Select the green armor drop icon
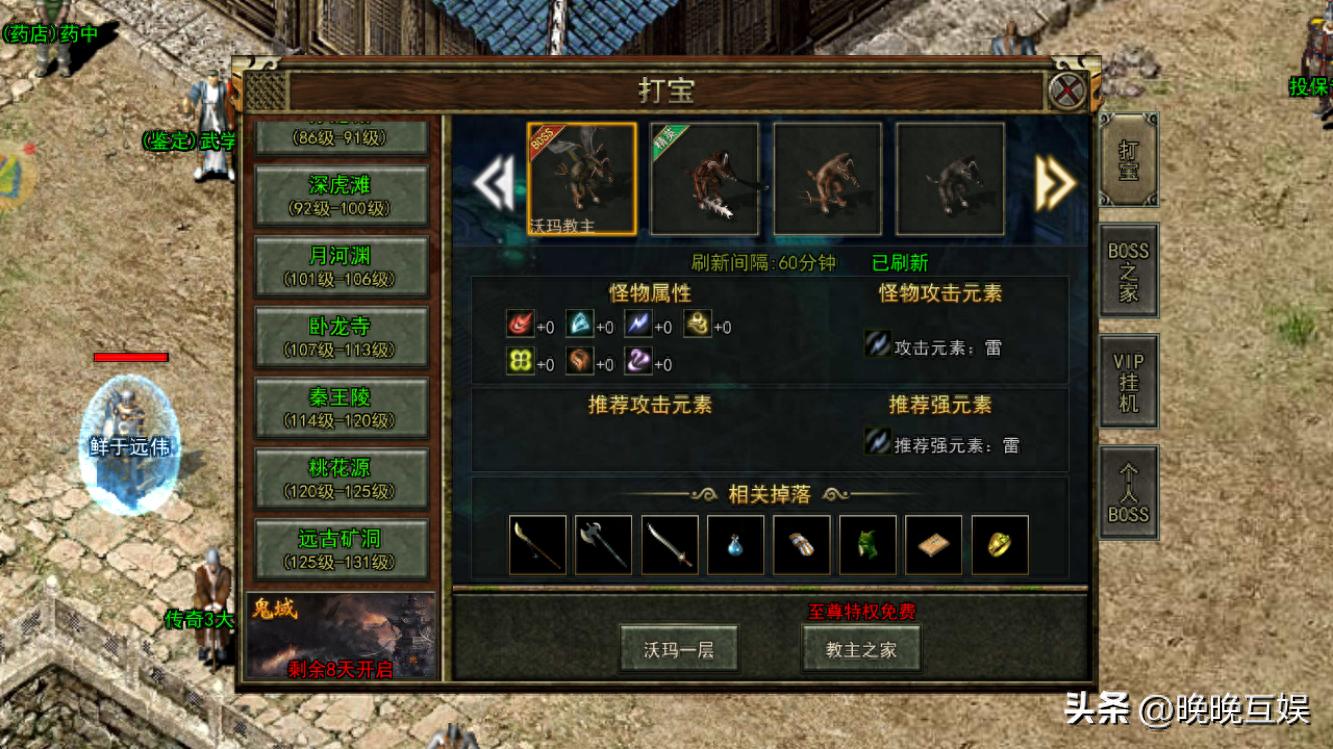The image size is (1333, 749). pos(868,542)
